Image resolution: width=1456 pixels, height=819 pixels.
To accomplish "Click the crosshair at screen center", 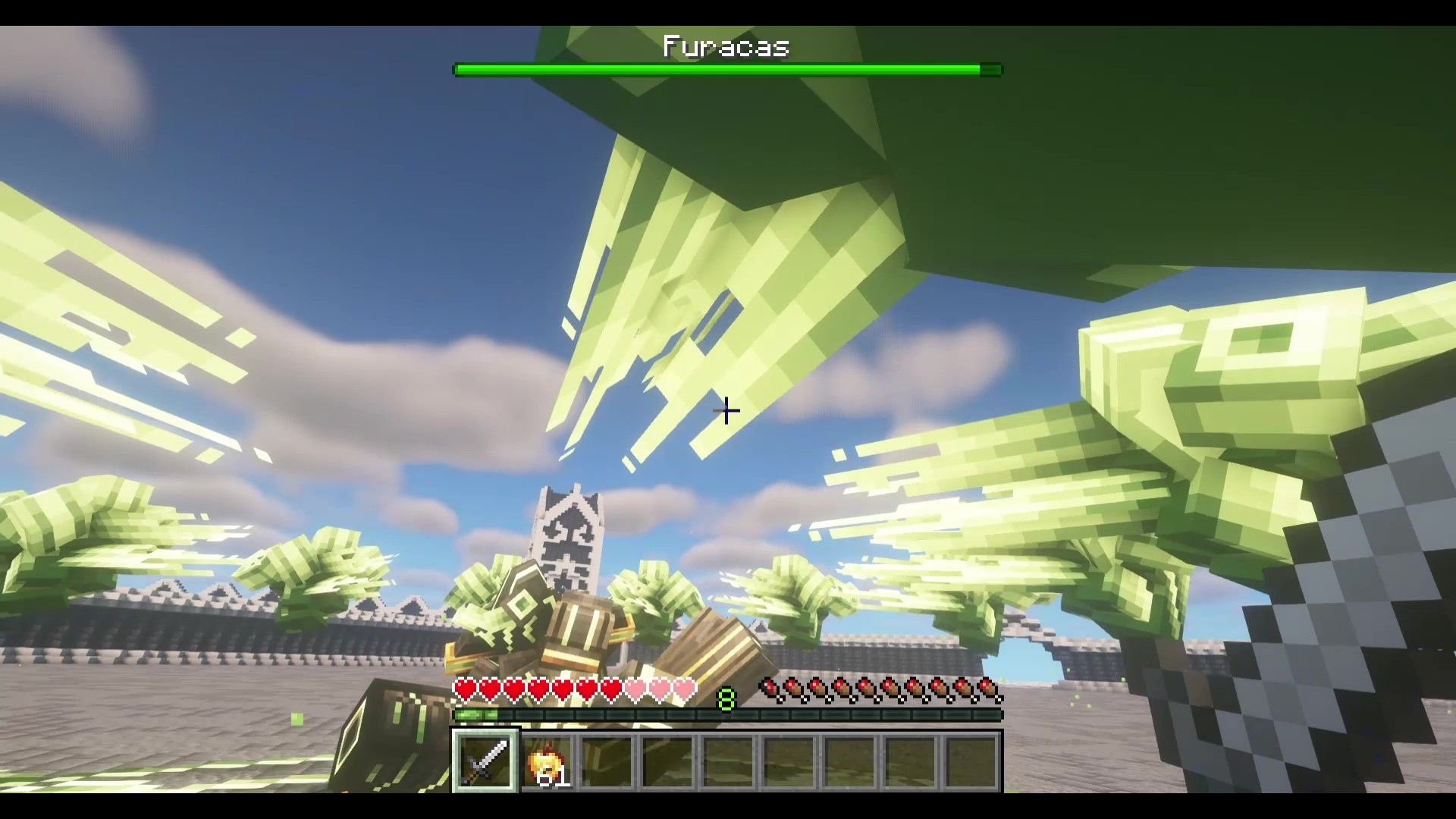I will click(x=726, y=411).
